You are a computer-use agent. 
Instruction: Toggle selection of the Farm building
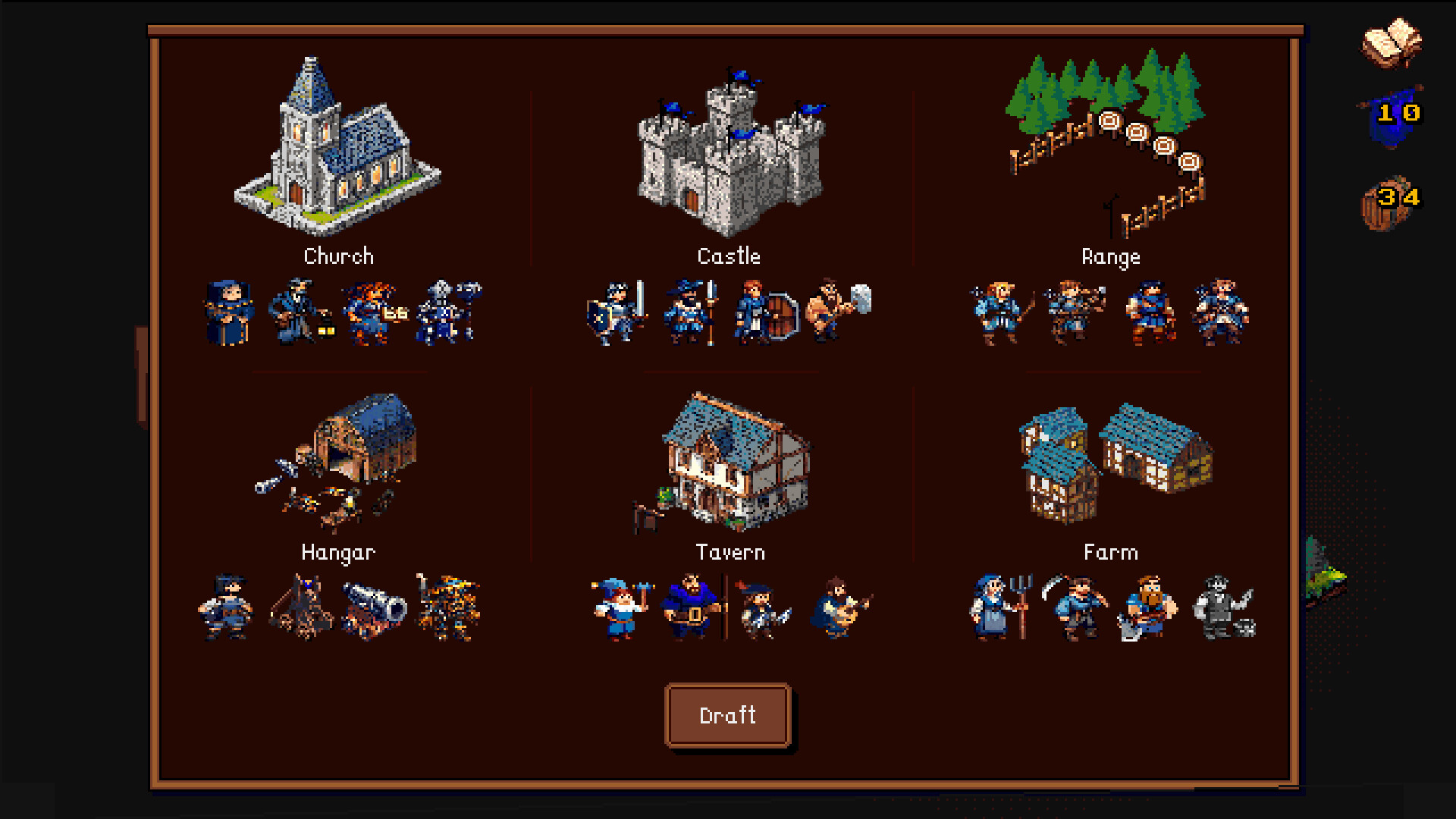tap(1111, 463)
